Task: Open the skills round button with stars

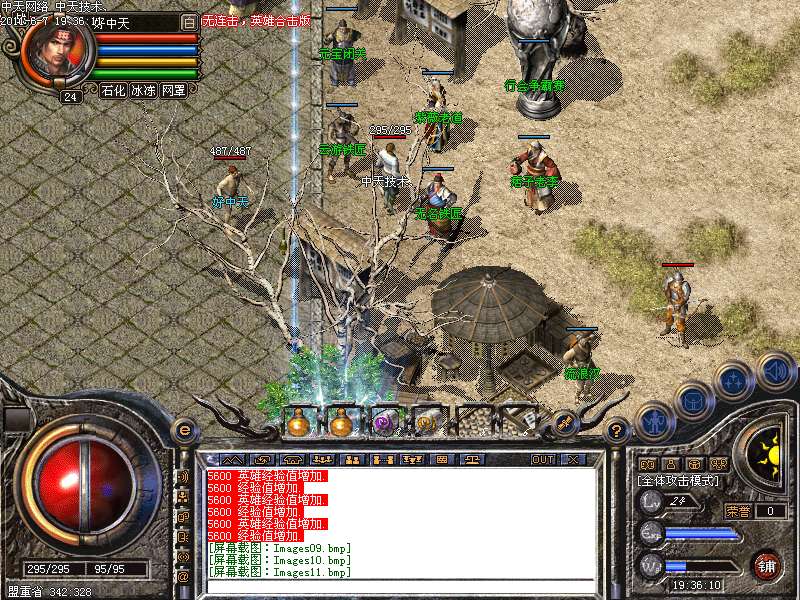Action: [733, 381]
